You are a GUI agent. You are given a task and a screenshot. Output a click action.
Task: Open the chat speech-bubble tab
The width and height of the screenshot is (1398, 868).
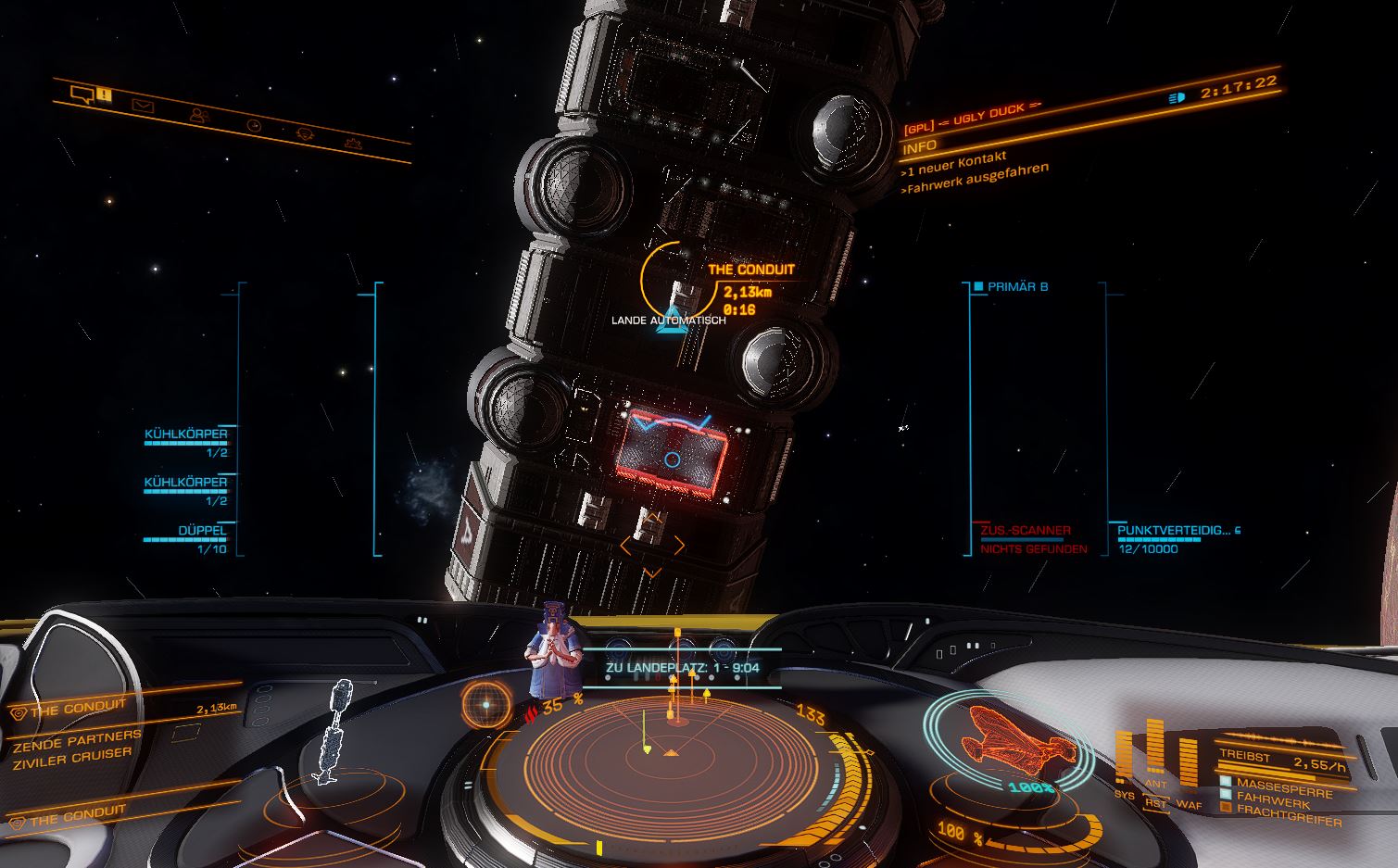point(82,94)
